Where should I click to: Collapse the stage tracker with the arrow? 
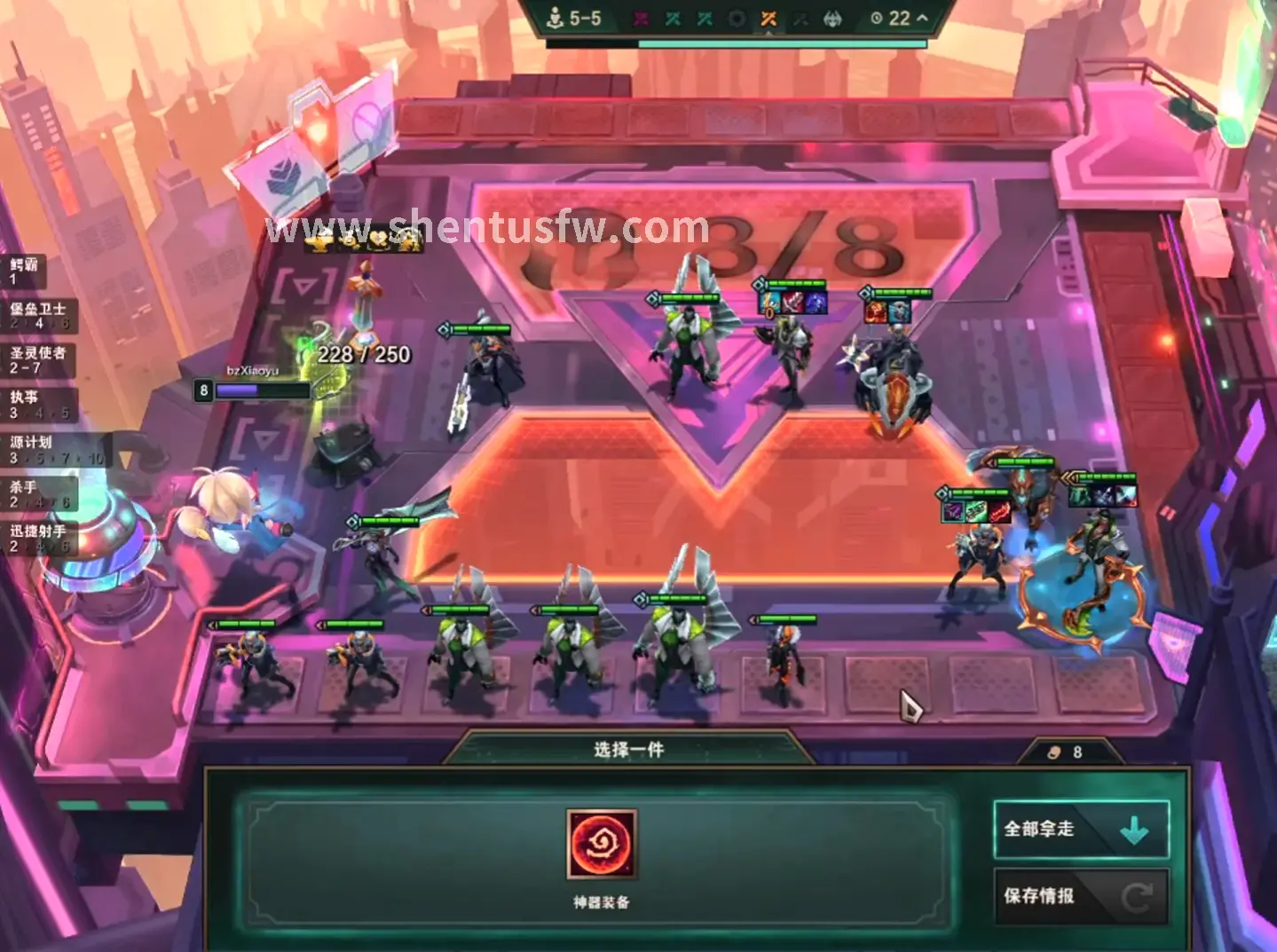click(922, 18)
